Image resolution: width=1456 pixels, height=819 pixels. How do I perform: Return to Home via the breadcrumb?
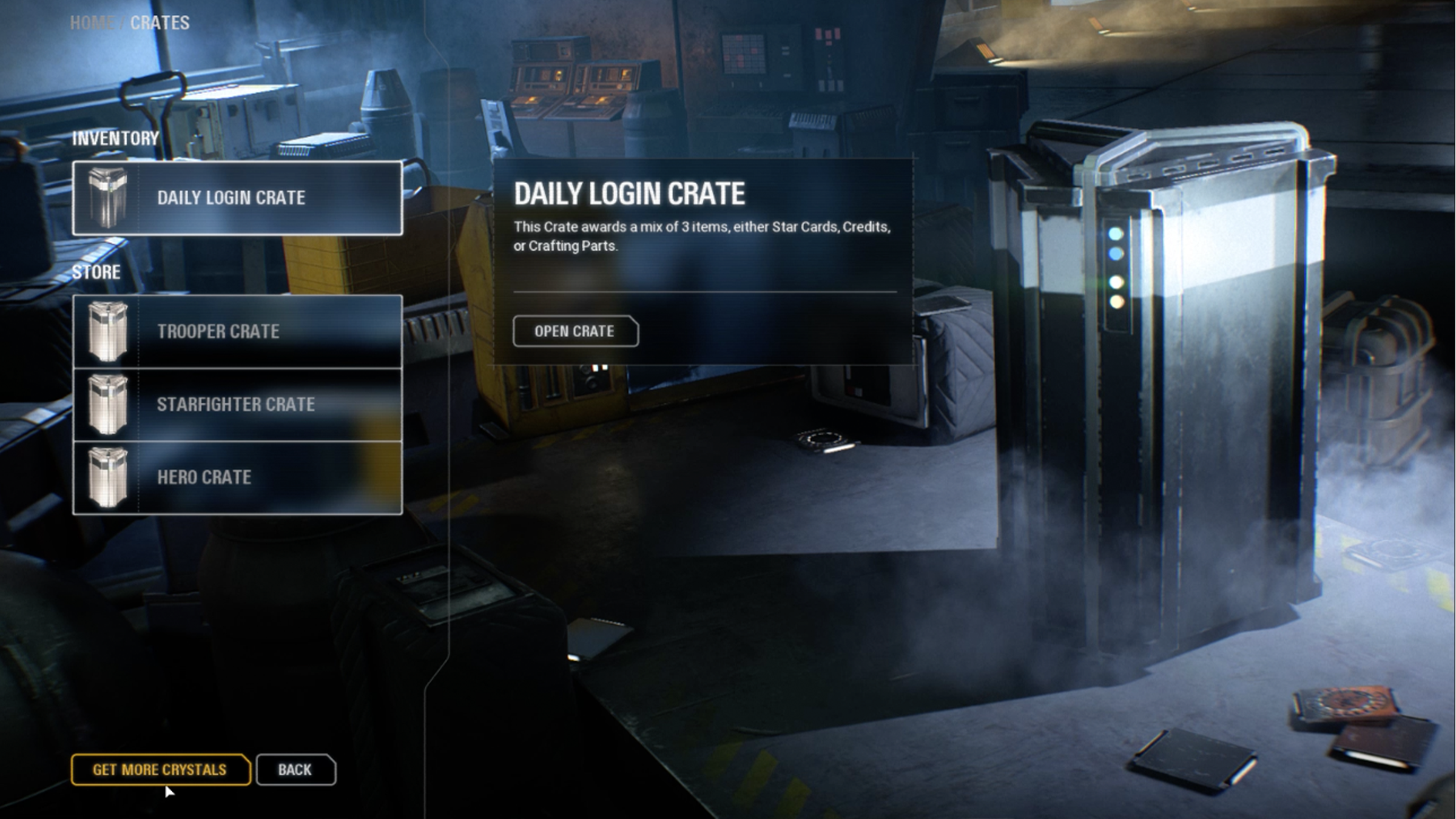pos(92,23)
